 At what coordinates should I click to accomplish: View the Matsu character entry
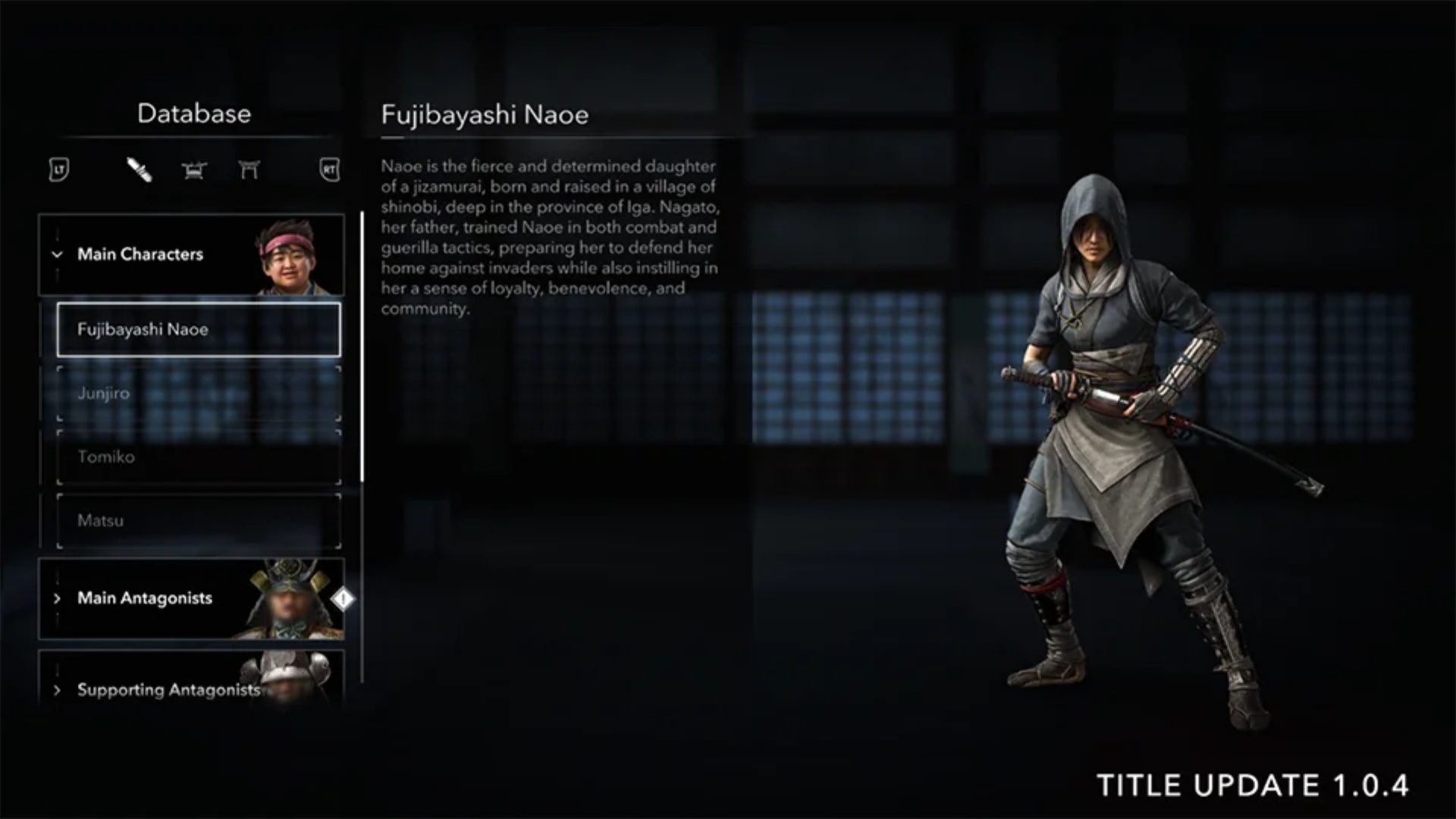tap(198, 521)
